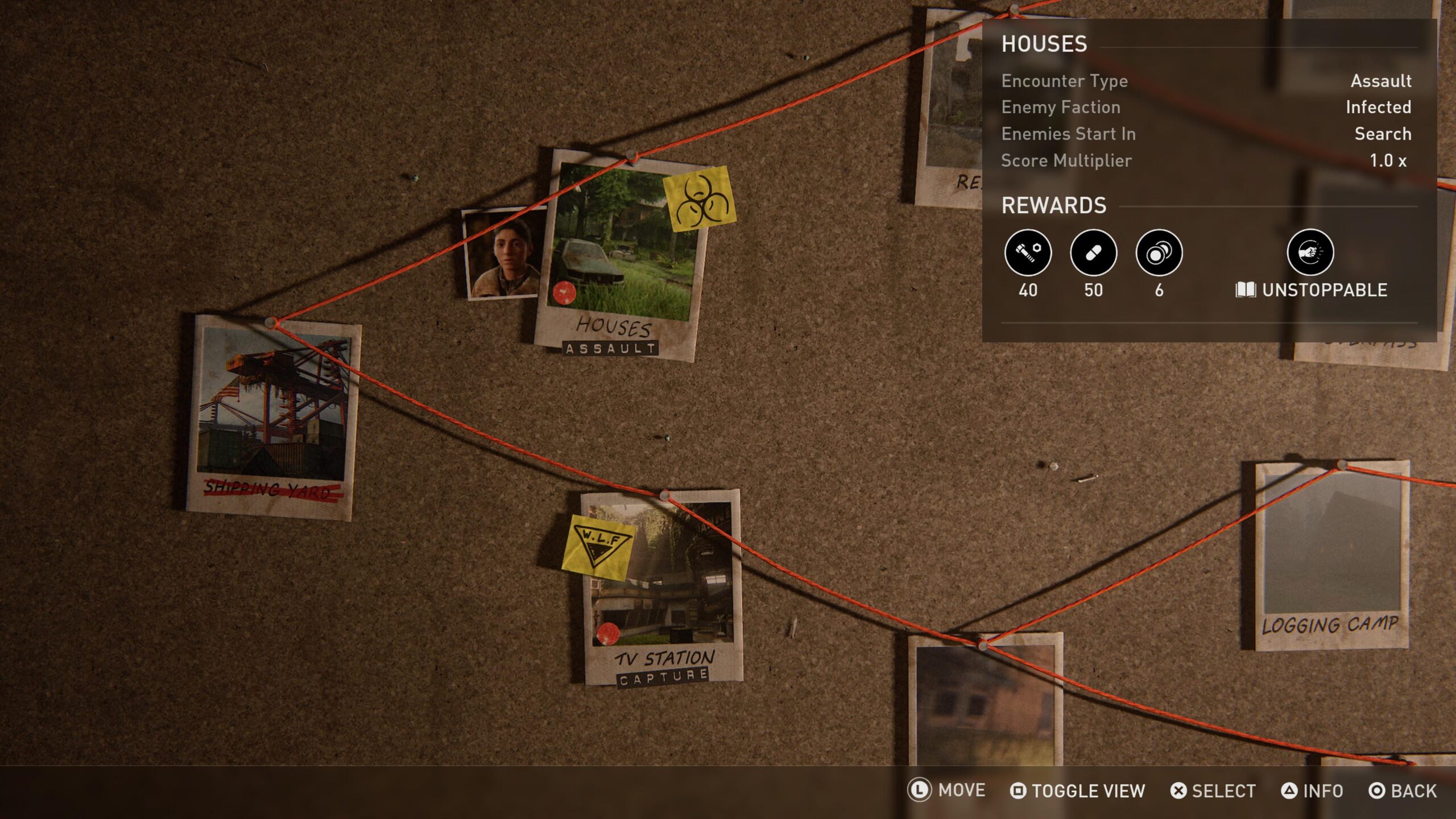This screenshot has height=819, width=1456.
Task: Click the yellow biohazard Infected sticky note
Action: (700, 198)
